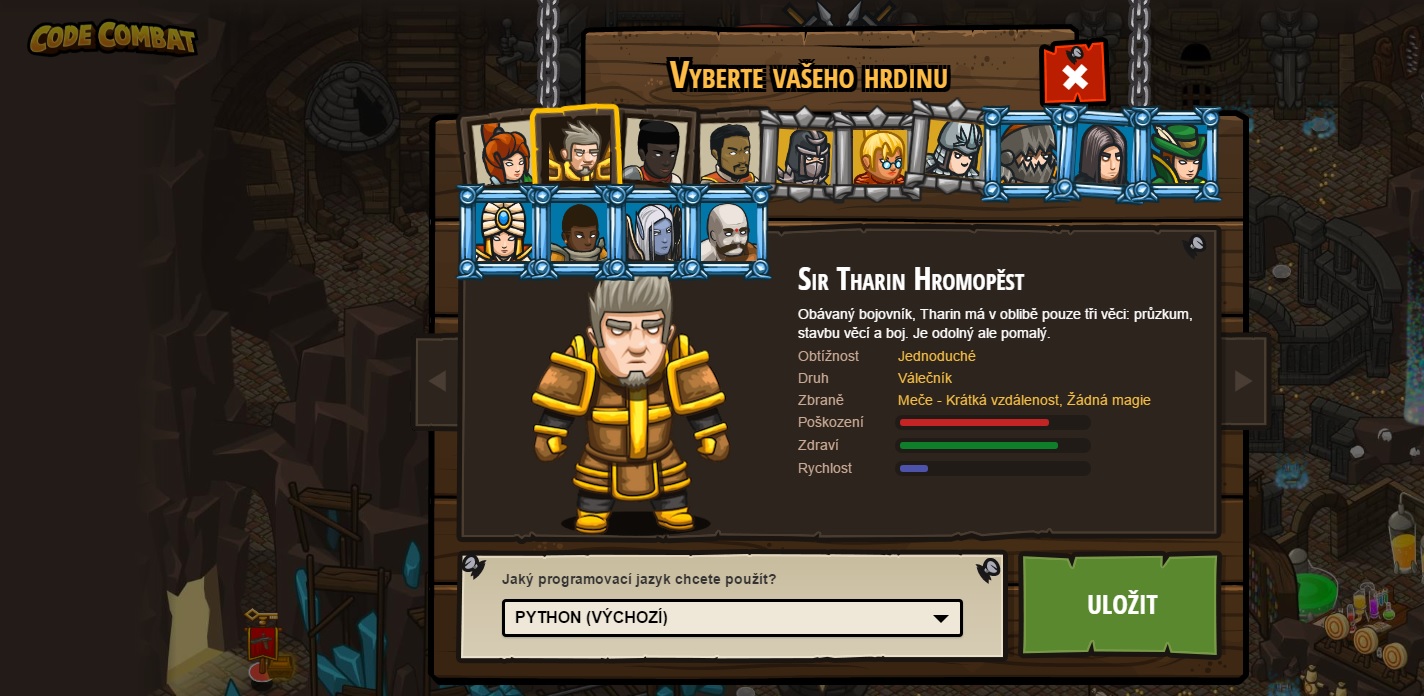1424x696 pixels.
Task: Select the dark-skinned hero with yellow scarf
Action: point(578,231)
